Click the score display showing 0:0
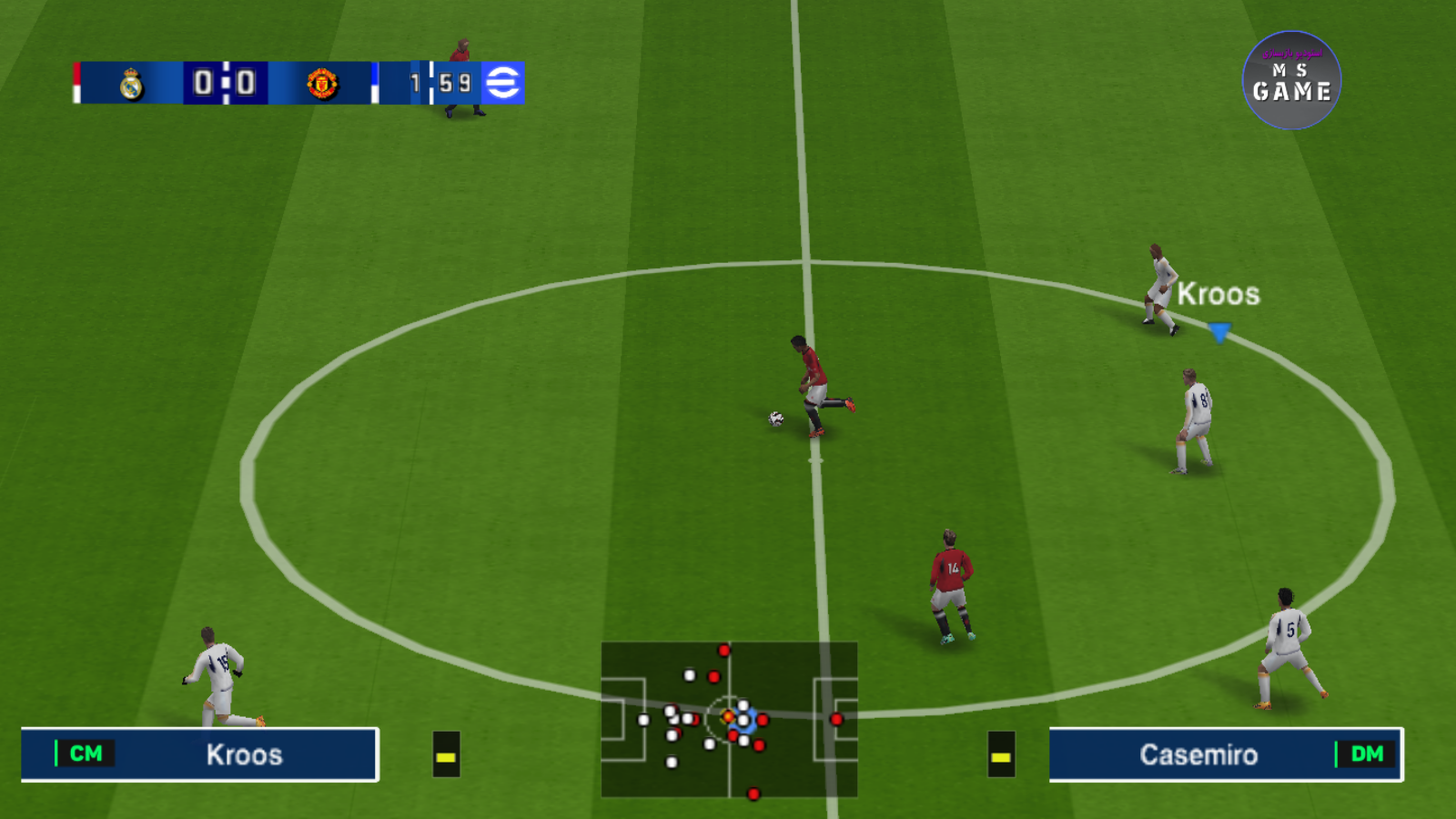 225,82
